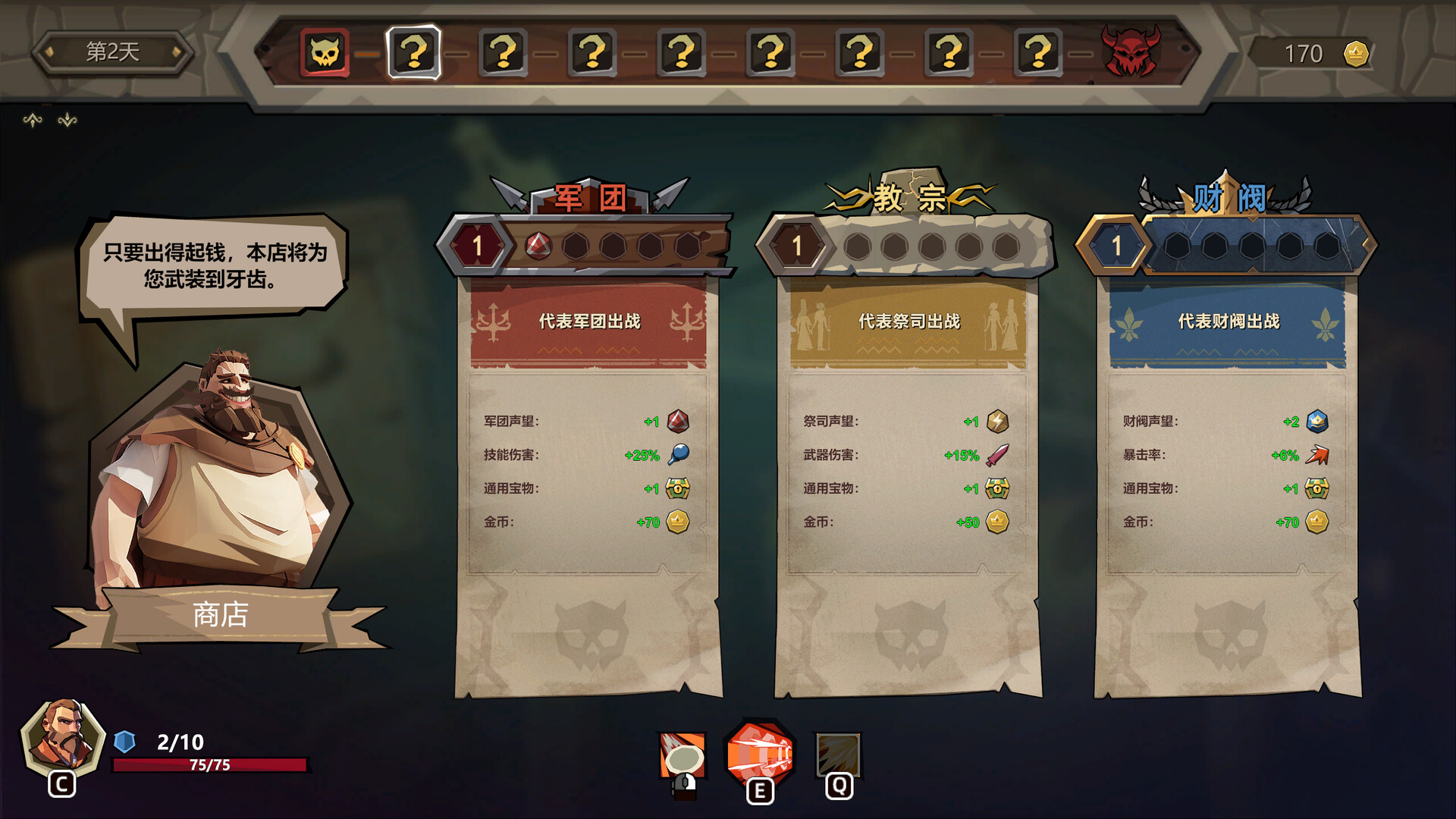Activate the claw skill bound to Q
The width and height of the screenshot is (1456, 819).
point(837,755)
